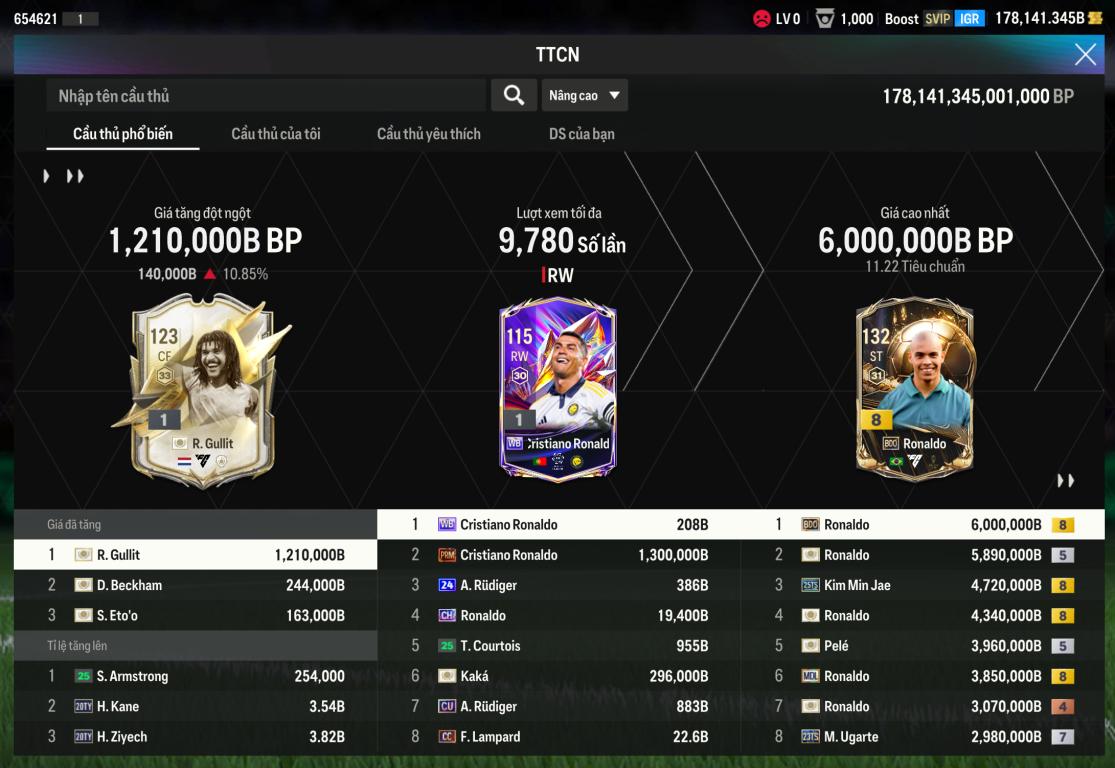Select the D. Beckham price row
The height and width of the screenshot is (768, 1115).
pos(195,585)
